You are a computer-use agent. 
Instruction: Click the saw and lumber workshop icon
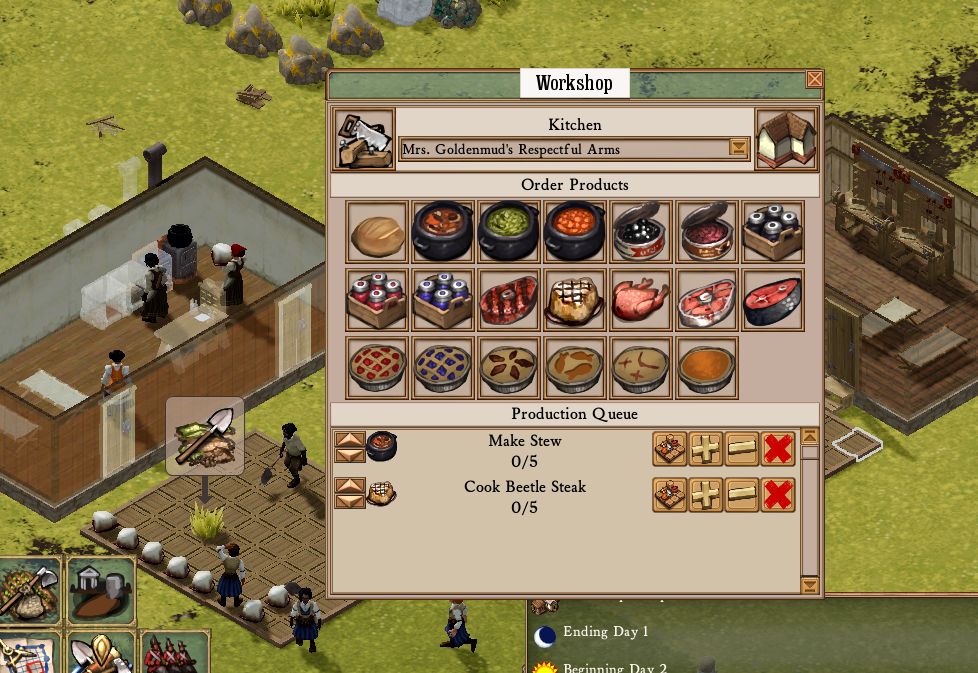point(363,140)
